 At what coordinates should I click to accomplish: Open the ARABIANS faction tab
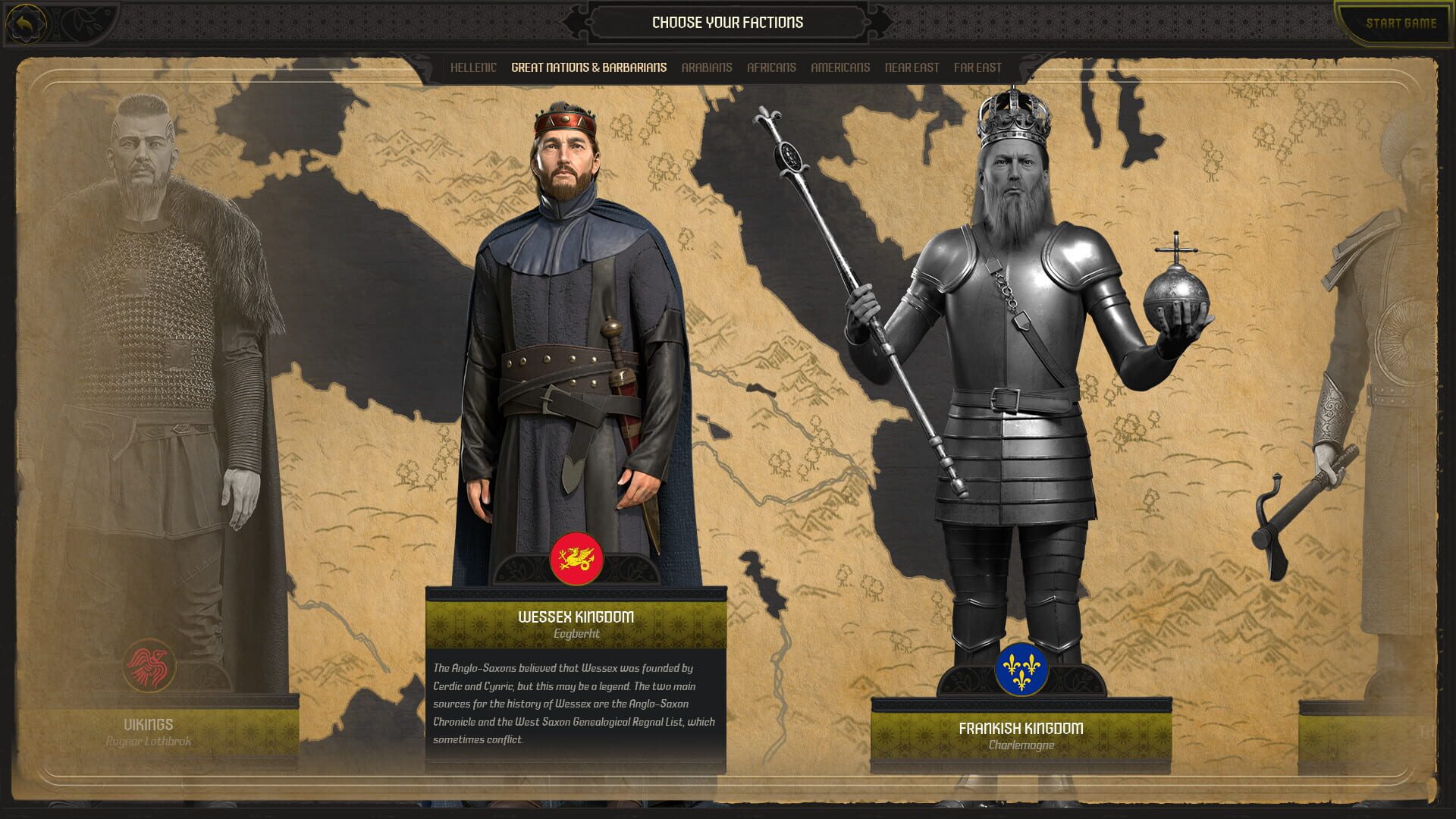(x=707, y=67)
